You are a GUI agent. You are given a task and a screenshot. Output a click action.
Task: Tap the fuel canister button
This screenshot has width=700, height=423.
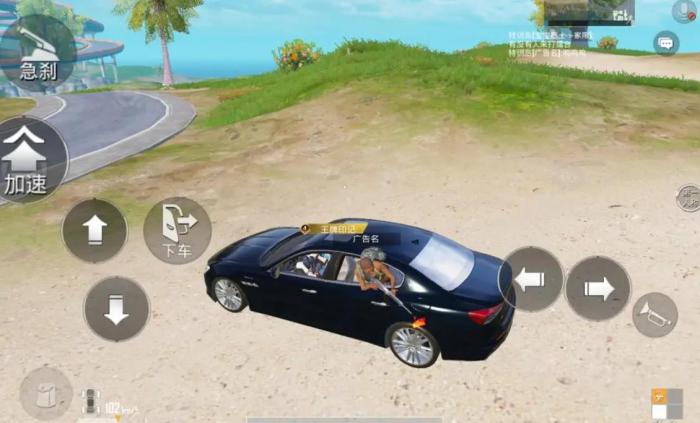[x=46, y=393]
